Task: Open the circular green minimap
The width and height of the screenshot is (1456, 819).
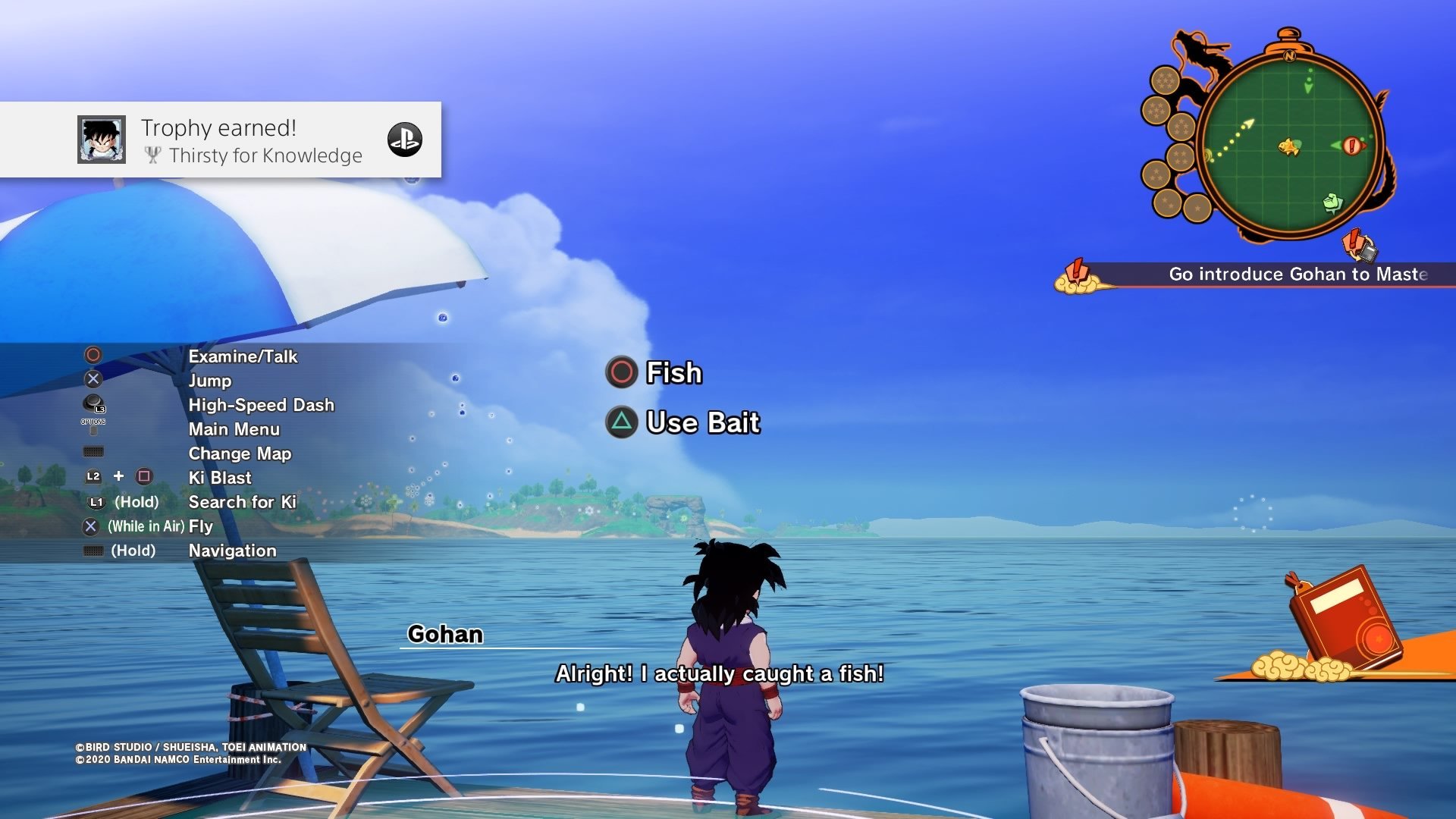Action: click(1289, 144)
